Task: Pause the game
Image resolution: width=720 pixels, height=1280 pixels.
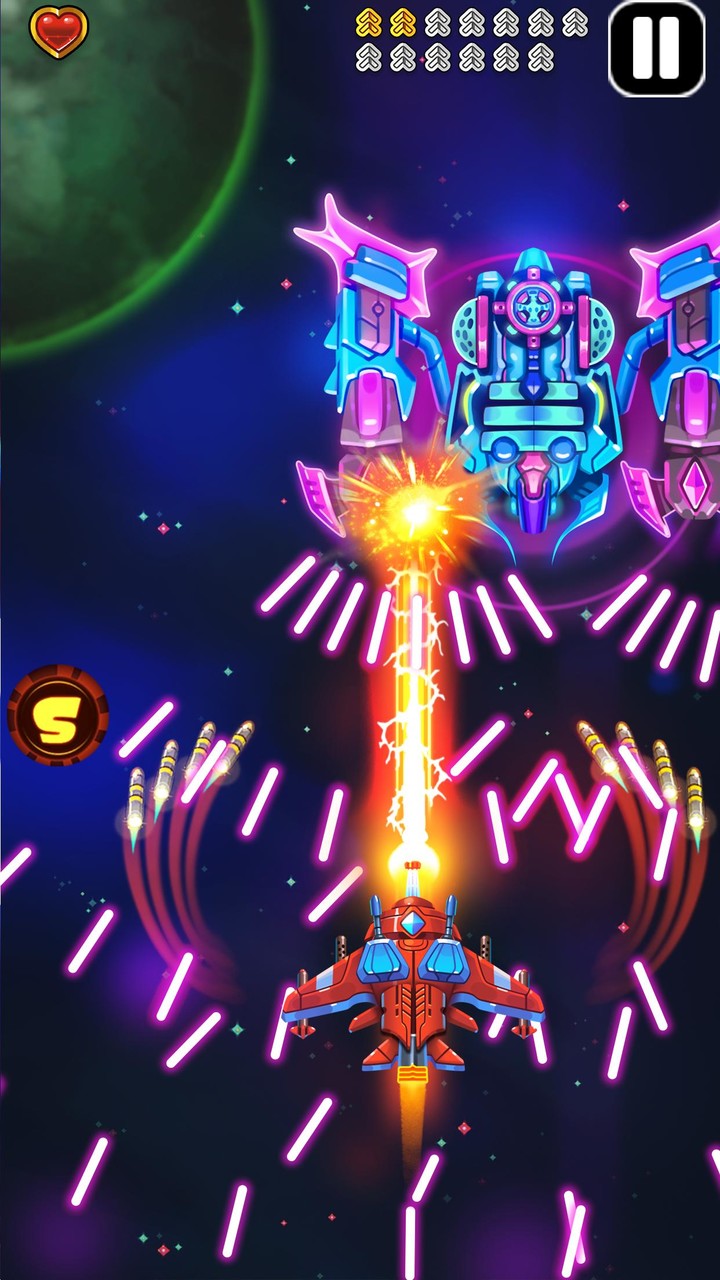Action: pos(657,48)
